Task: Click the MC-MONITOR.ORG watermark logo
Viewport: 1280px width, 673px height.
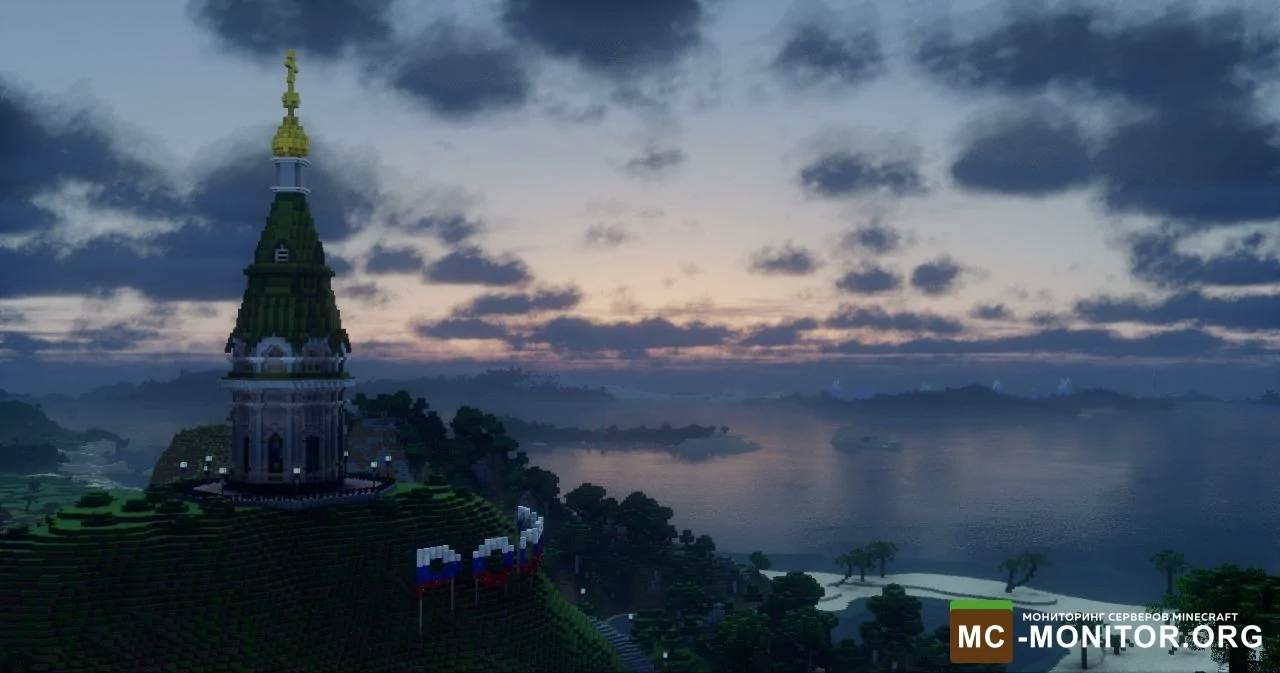Action: point(1105,631)
